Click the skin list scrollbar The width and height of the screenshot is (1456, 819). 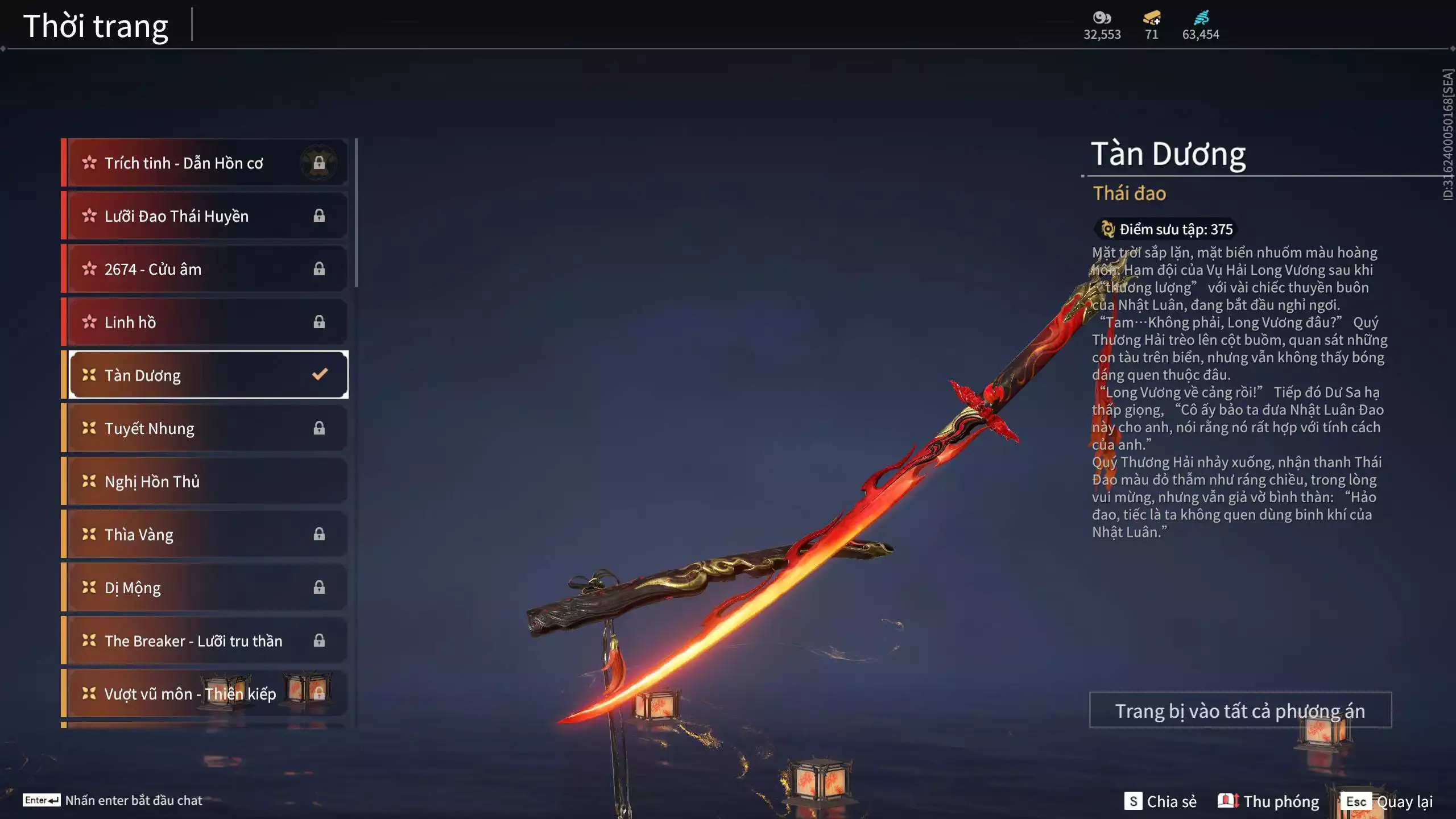[x=356, y=213]
